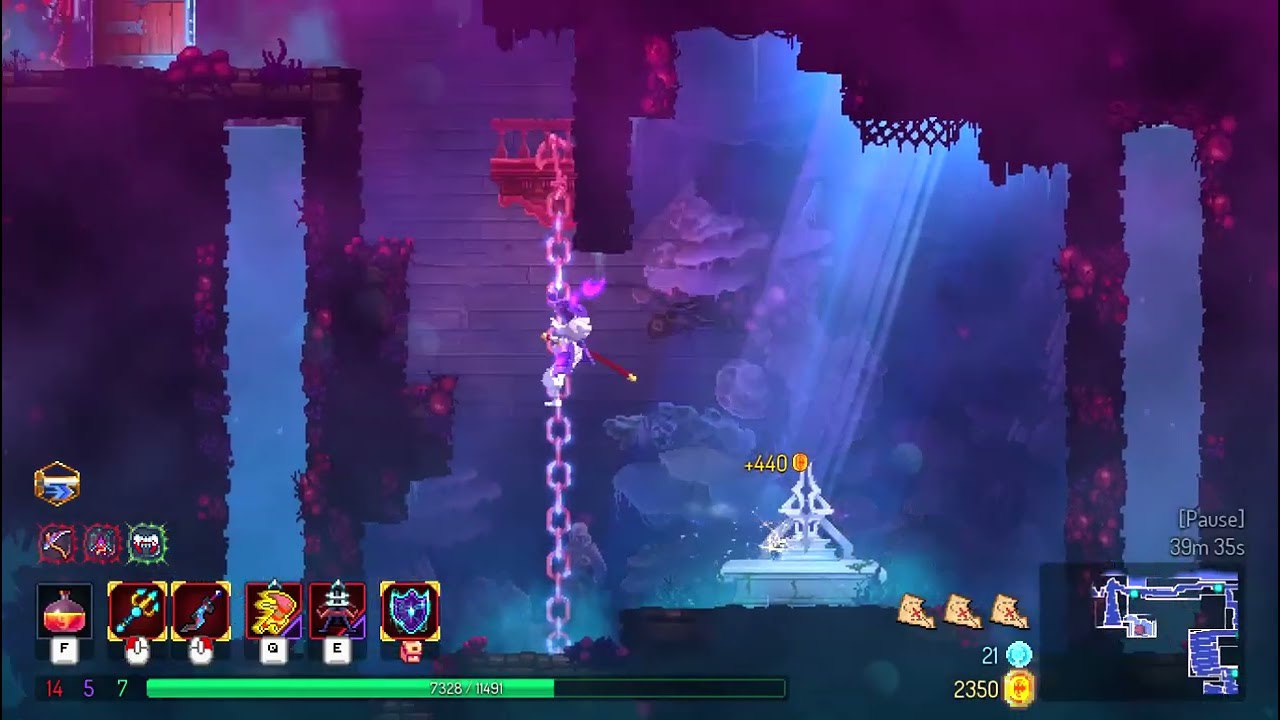Activate the flaming dash skill

[273, 611]
